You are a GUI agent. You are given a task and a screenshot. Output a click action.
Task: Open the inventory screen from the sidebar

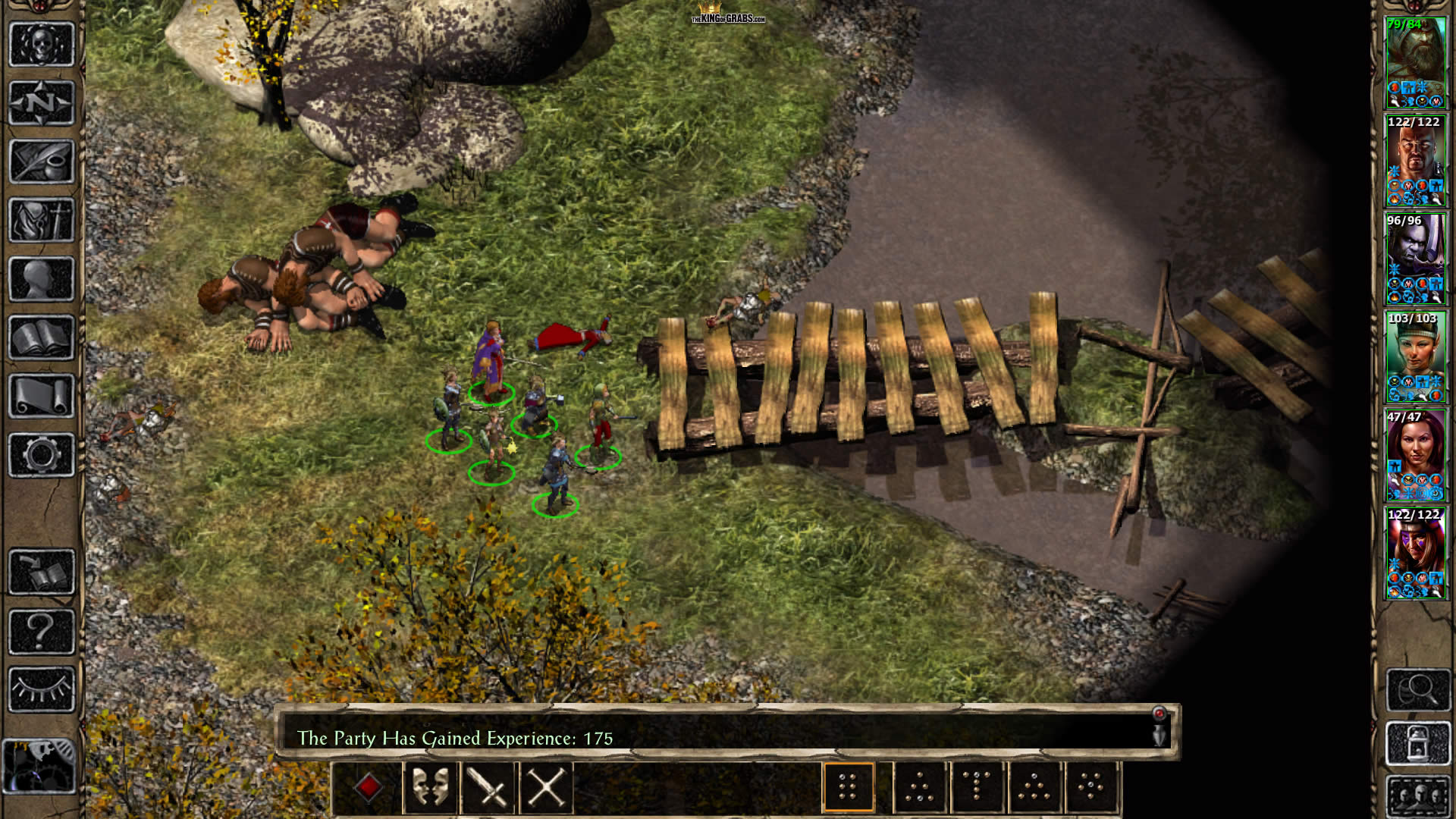click(42, 220)
